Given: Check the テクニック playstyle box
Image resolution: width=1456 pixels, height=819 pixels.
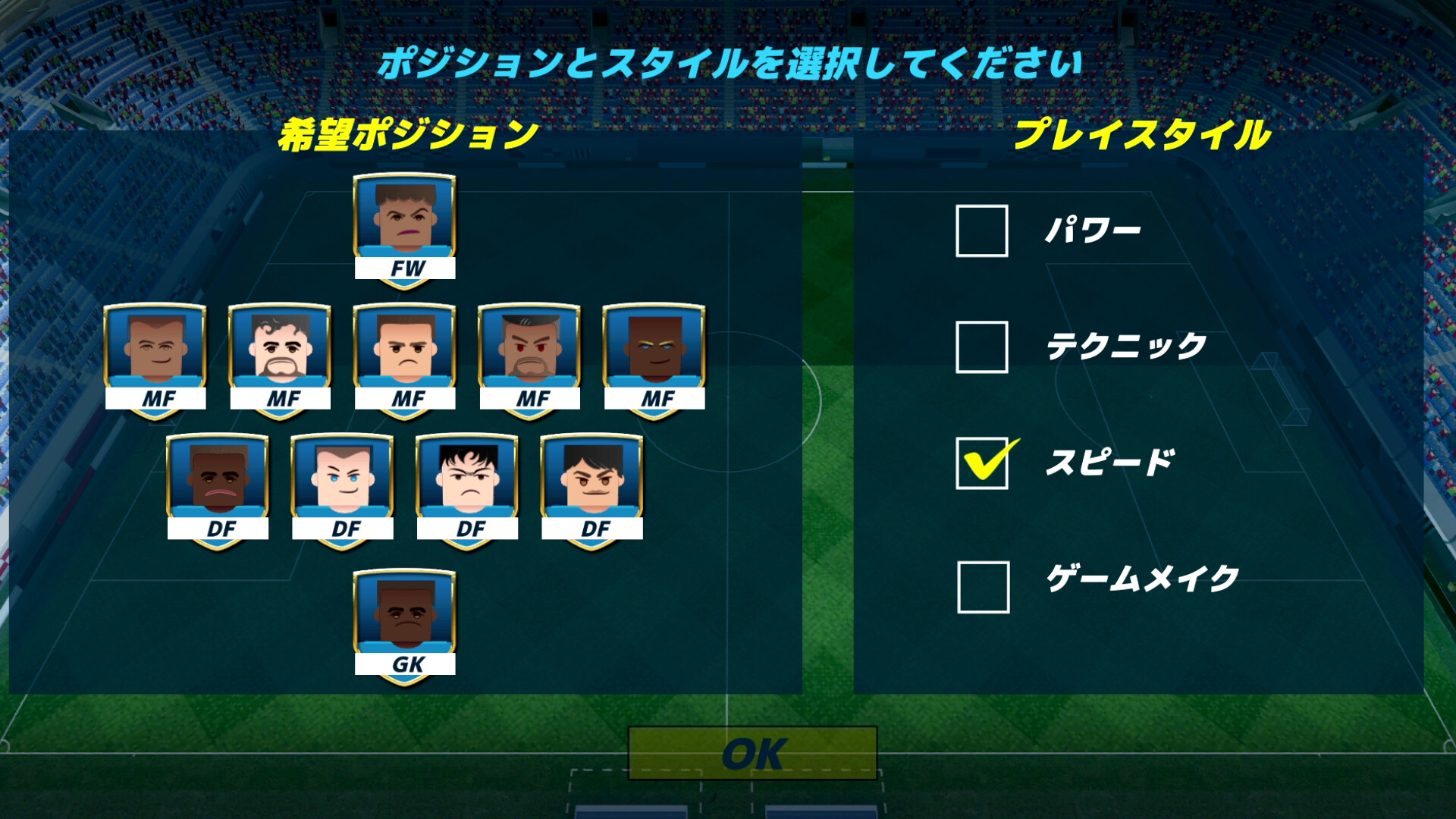Looking at the screenshot, I should [981, 346].
